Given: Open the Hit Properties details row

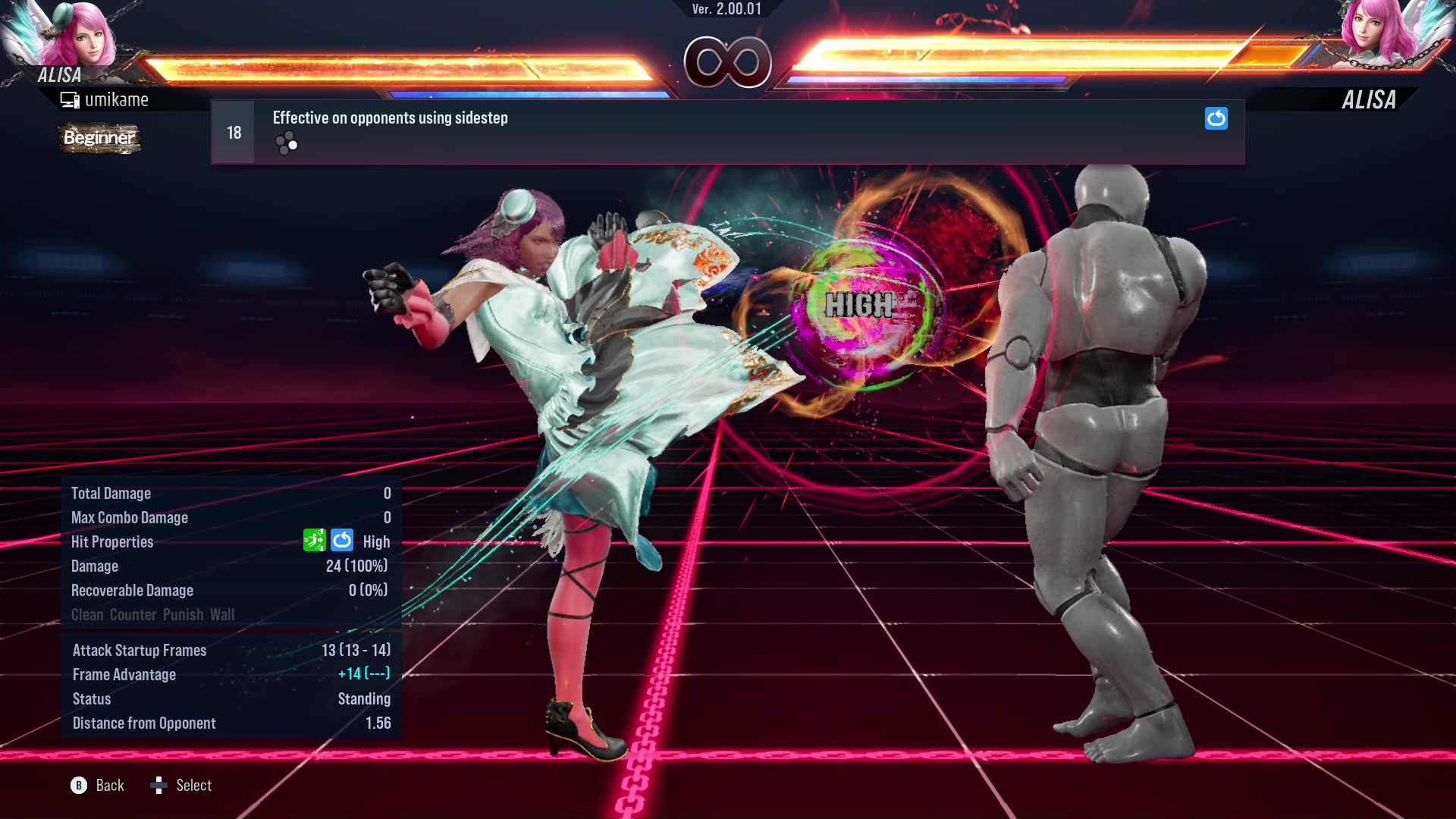Looking at the screenshot, I should [112, 541].
